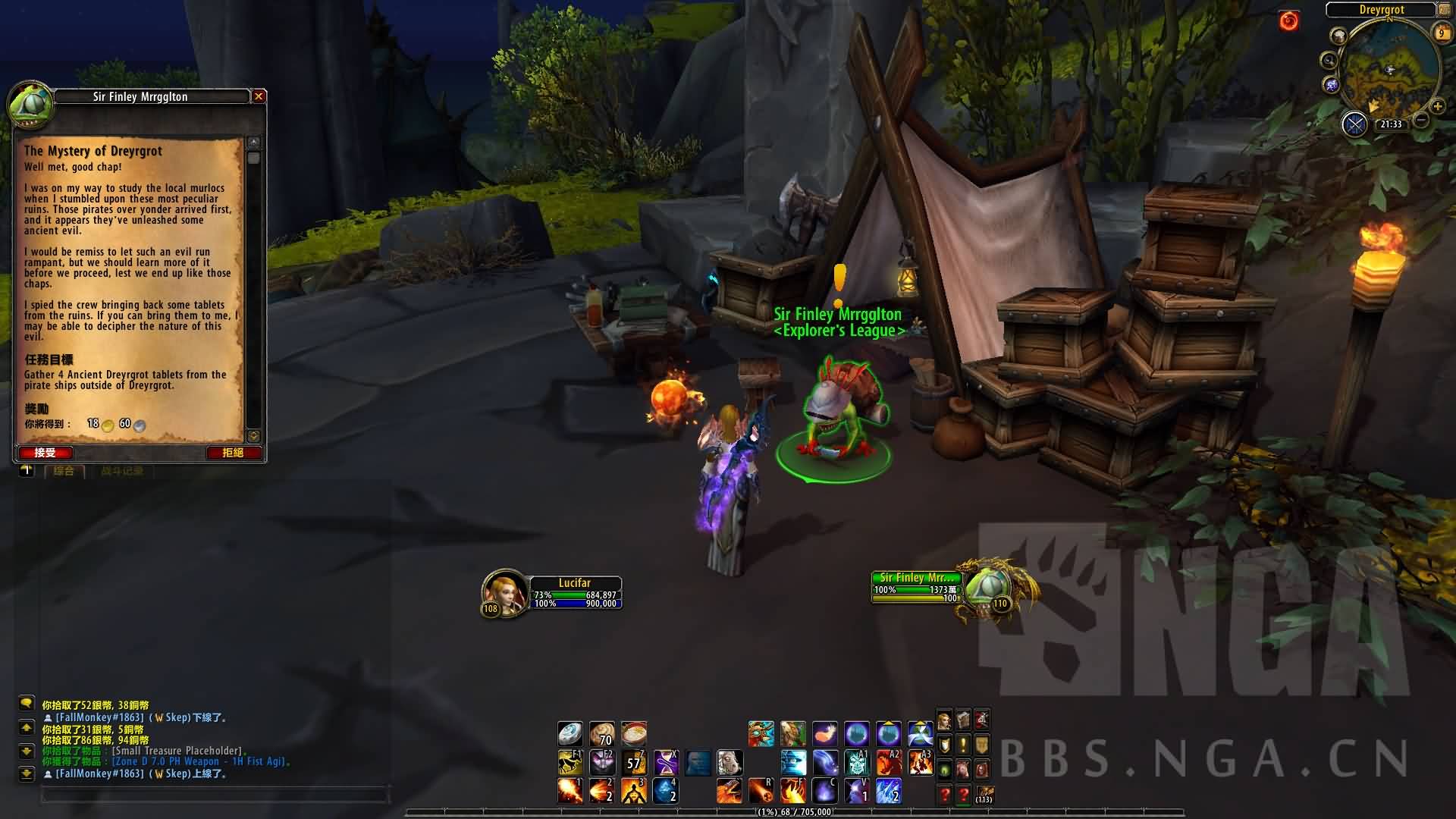Viewport: 1456px width, 819px height.
Task: Toggle the minimap tracking magnifier button
Action: [1329, 61]
